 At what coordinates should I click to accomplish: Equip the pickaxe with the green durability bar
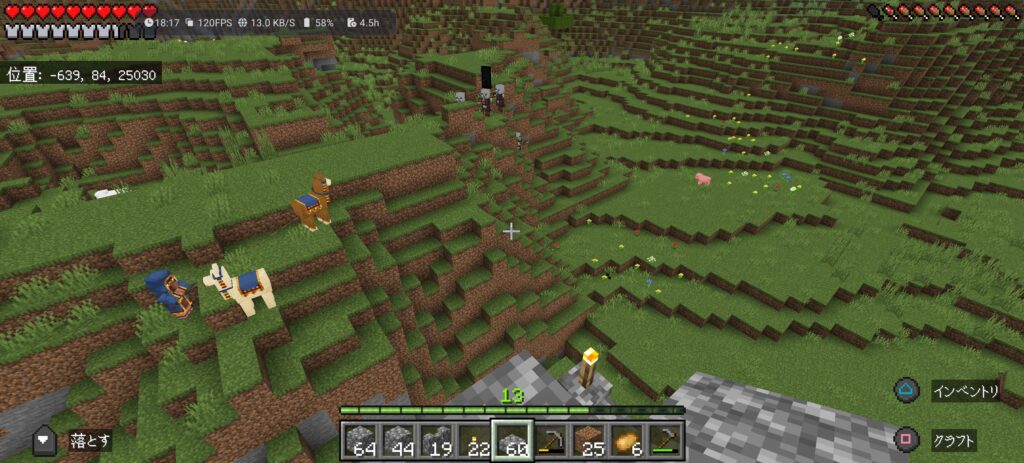664,440
